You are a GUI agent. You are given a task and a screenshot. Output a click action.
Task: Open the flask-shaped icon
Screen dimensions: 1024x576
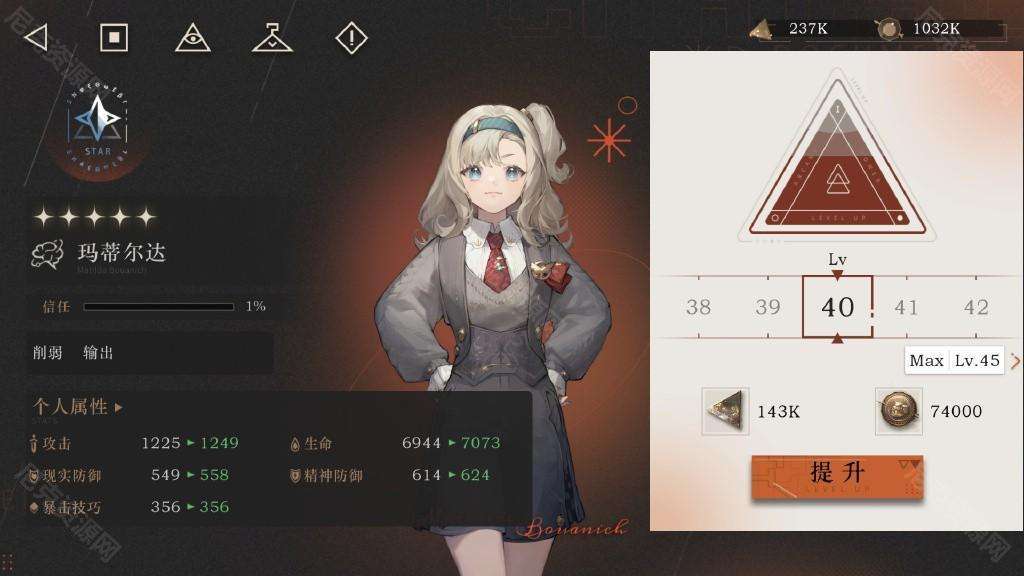coord(271,38)
